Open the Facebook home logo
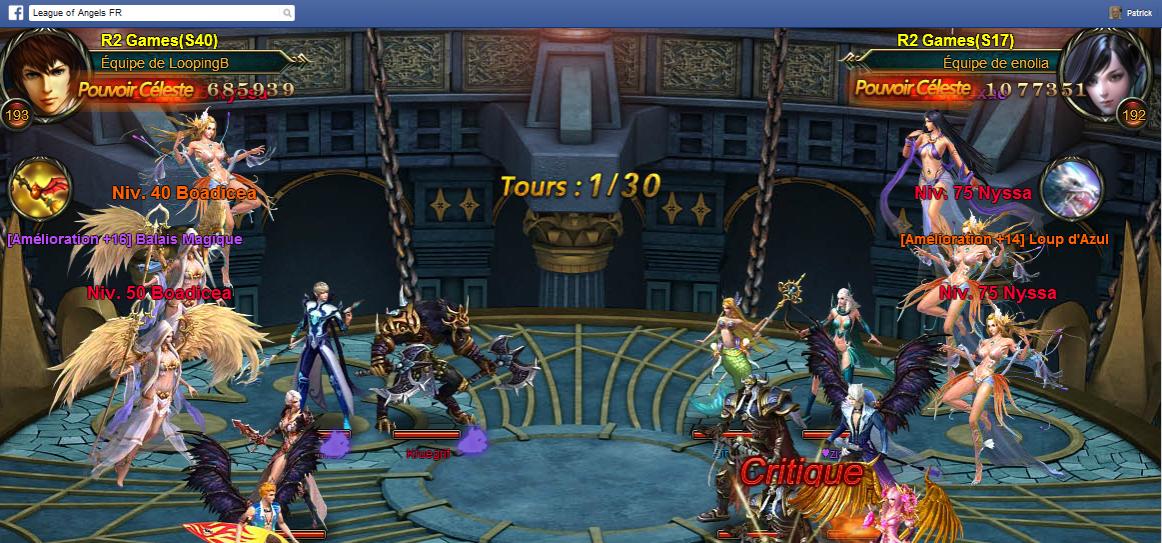This screenshot has height=543, width=1162. [16, 13]
